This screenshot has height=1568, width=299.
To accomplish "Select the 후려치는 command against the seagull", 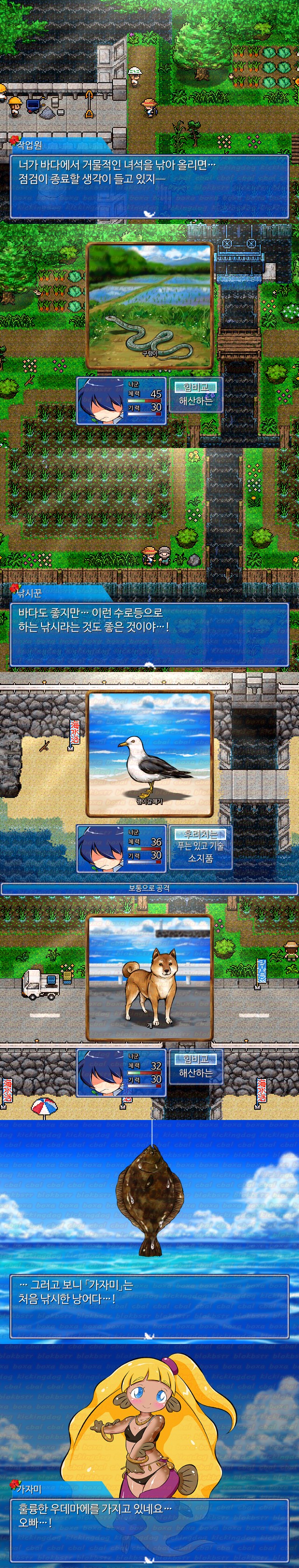I will 200,834.
